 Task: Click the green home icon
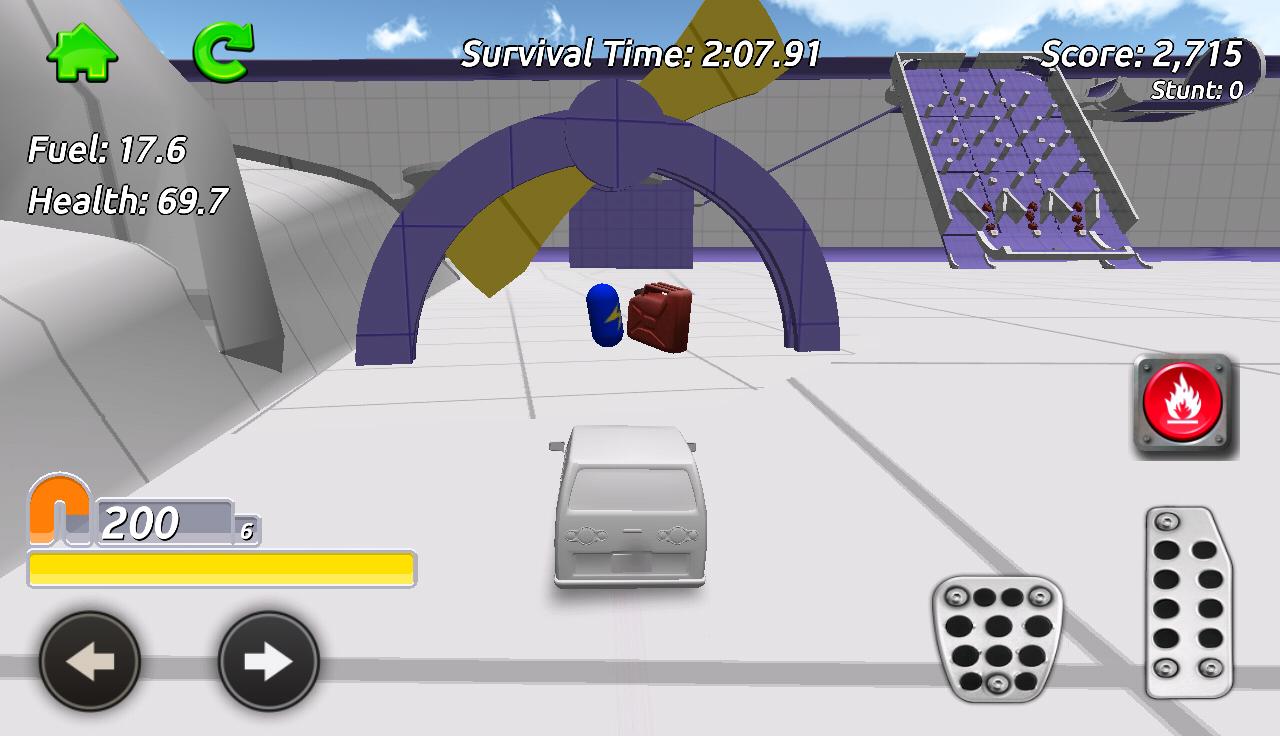click(x=83, y=53)
